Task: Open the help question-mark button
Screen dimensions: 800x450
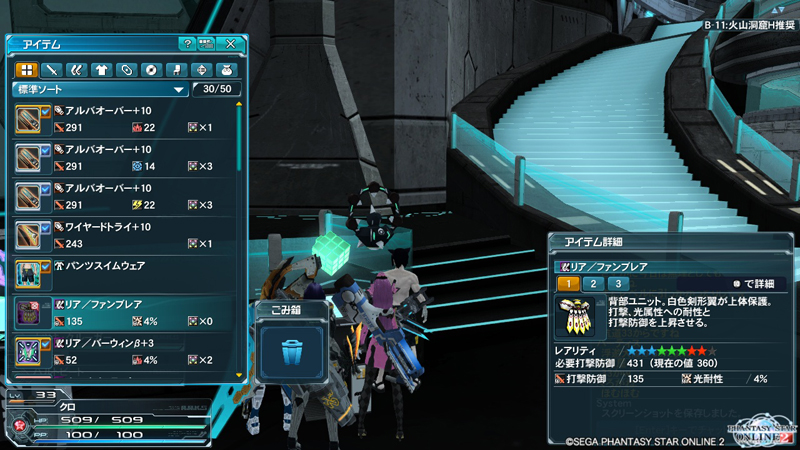Action: 187,44
